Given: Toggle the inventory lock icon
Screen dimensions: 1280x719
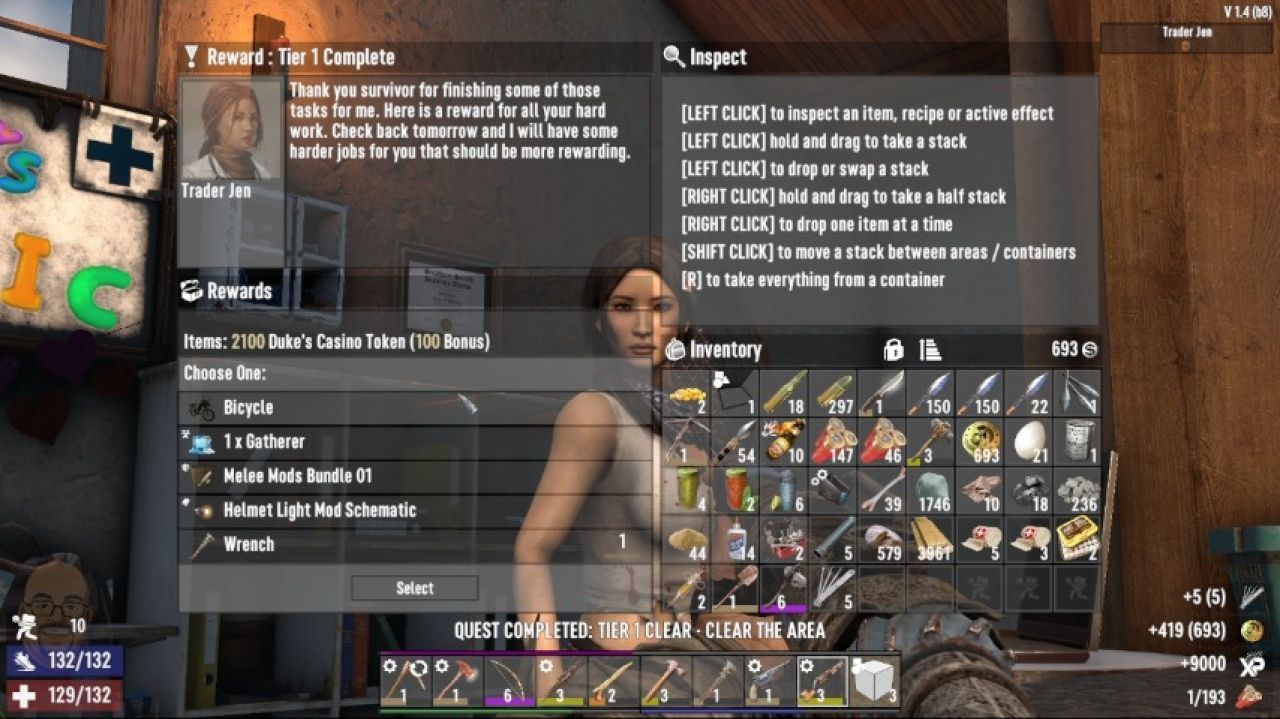Looking at the screenshot, I should [893, 350].
